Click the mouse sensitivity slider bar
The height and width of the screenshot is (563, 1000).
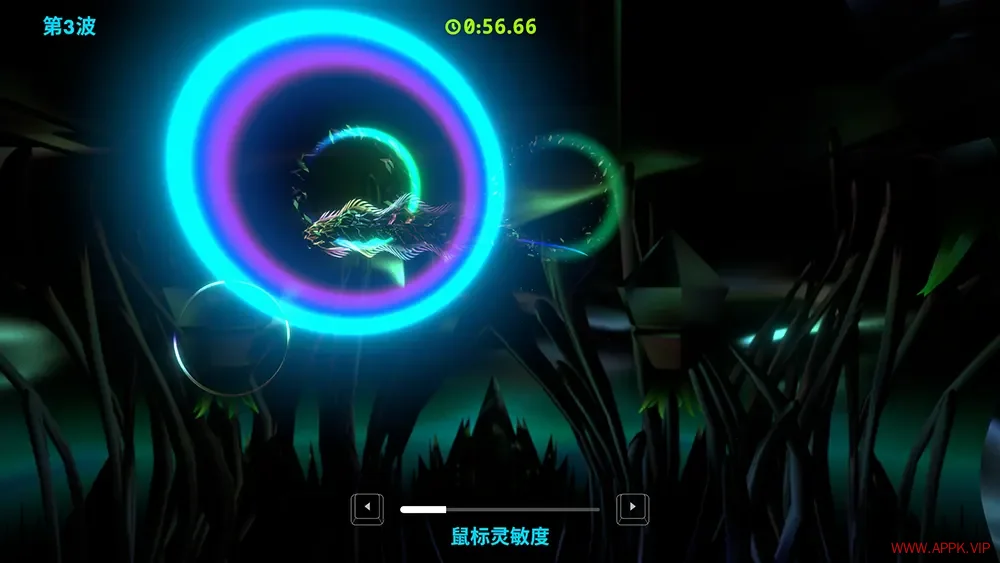point(500,509)
